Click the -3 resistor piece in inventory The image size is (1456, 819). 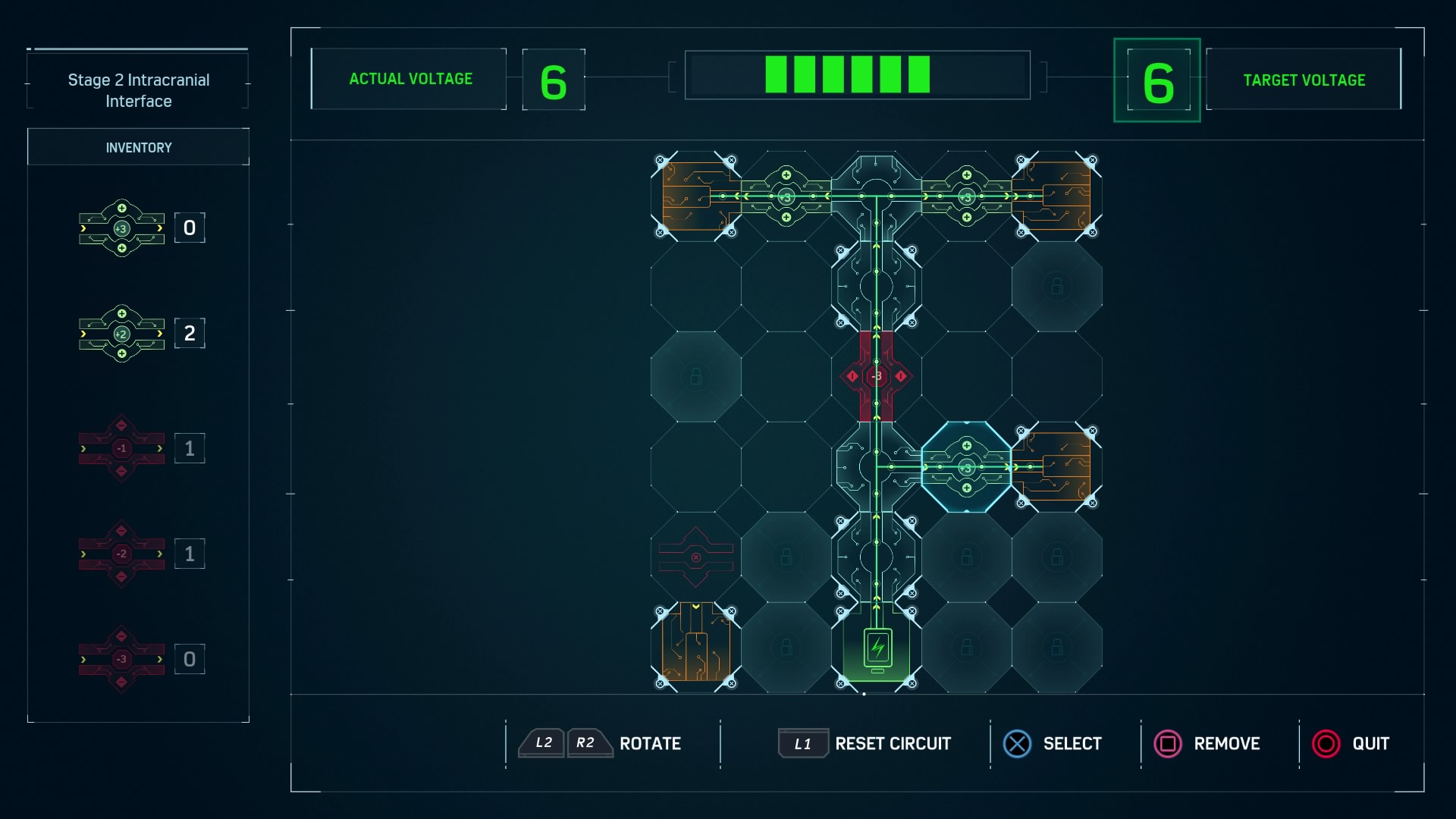point(121,659)
